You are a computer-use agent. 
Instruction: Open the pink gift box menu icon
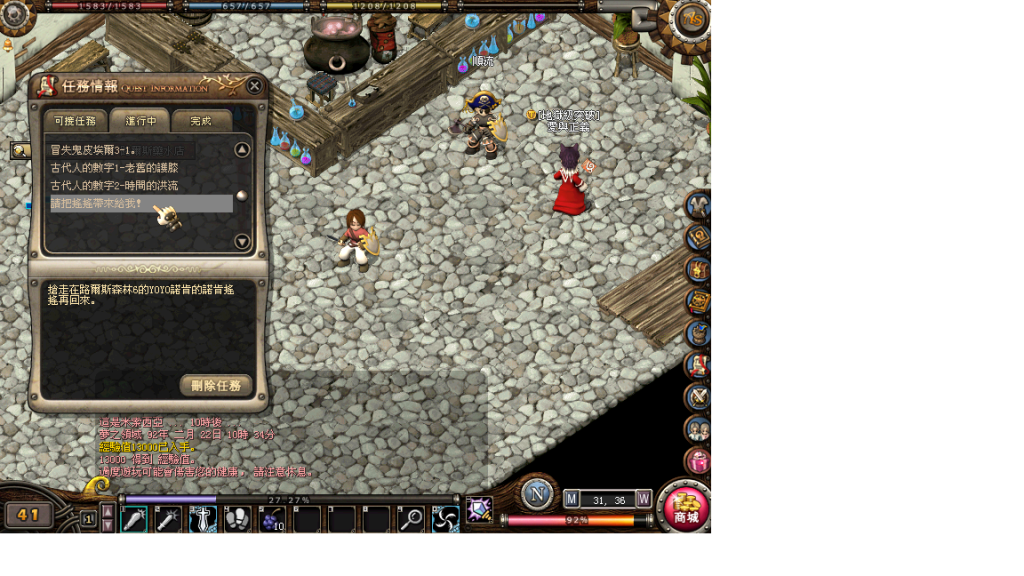tap(698, 461)
